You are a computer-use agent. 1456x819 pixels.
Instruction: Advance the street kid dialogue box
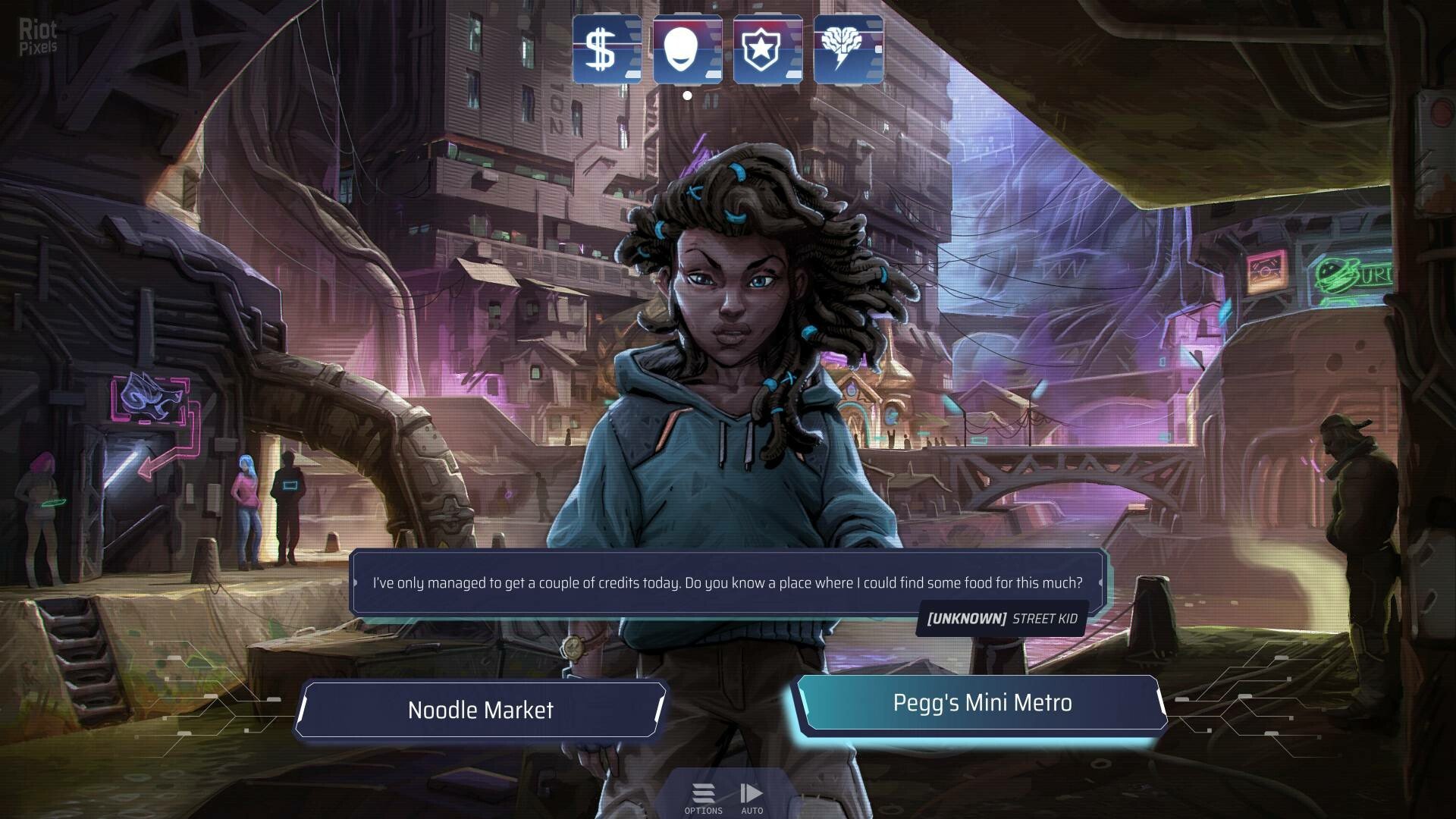coord(727,582)
